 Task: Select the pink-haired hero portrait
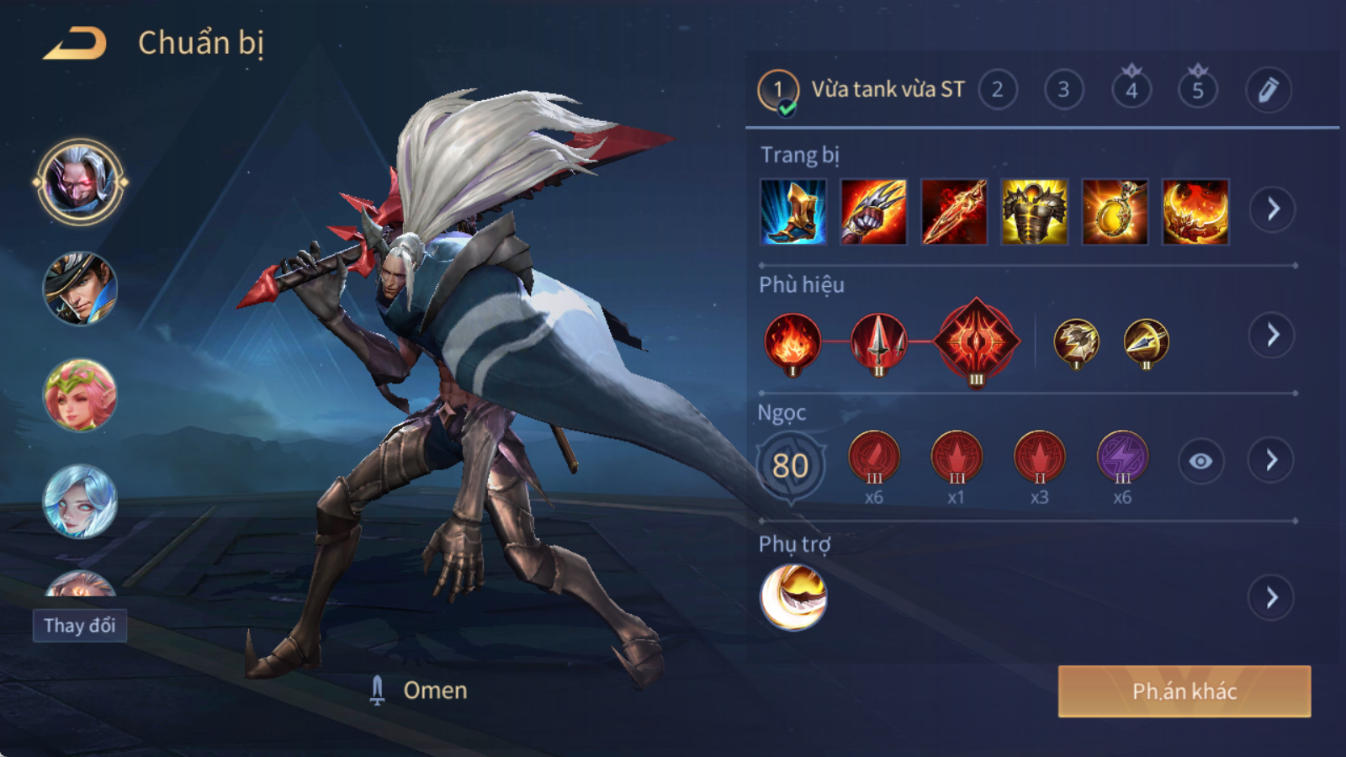coord(80,395)
